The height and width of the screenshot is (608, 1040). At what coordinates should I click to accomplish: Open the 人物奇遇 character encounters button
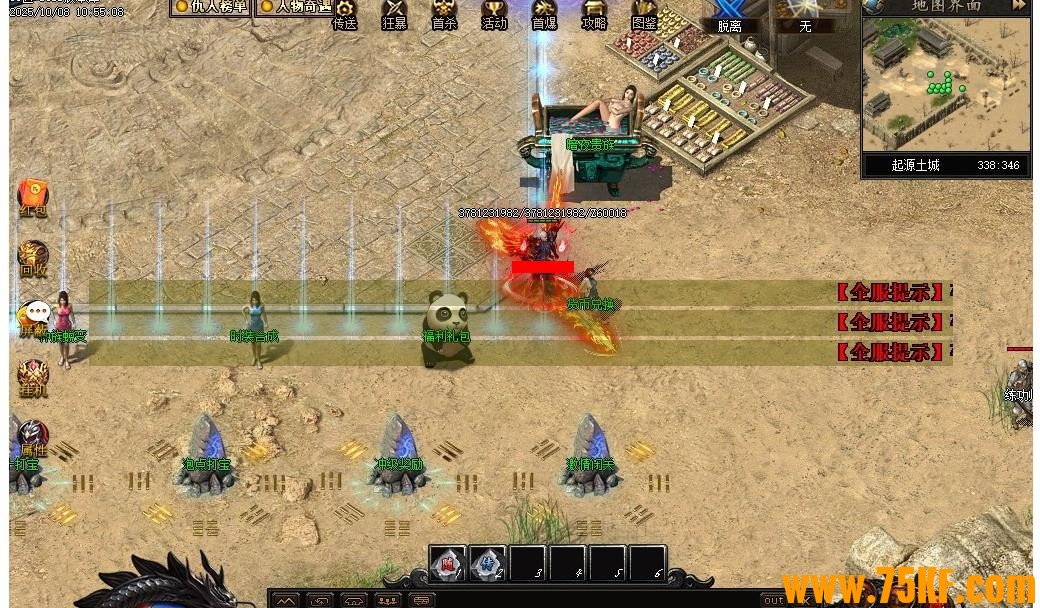tap(296, 7)
